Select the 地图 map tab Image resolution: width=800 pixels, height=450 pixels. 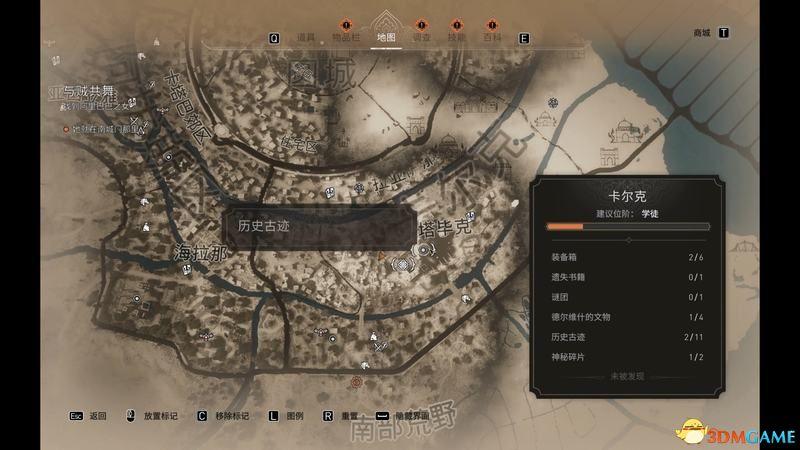[x=385, y=37]
